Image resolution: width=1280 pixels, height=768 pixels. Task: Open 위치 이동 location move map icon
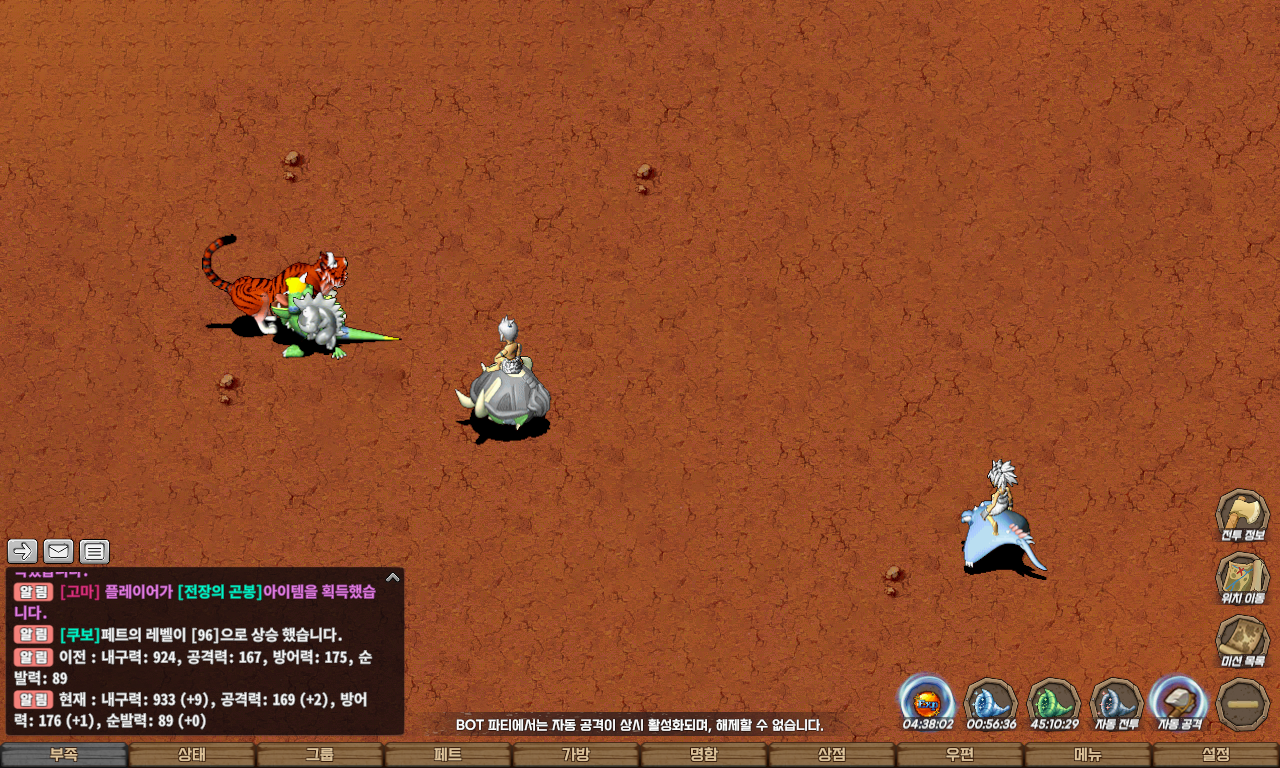[x=1242, y=577]
